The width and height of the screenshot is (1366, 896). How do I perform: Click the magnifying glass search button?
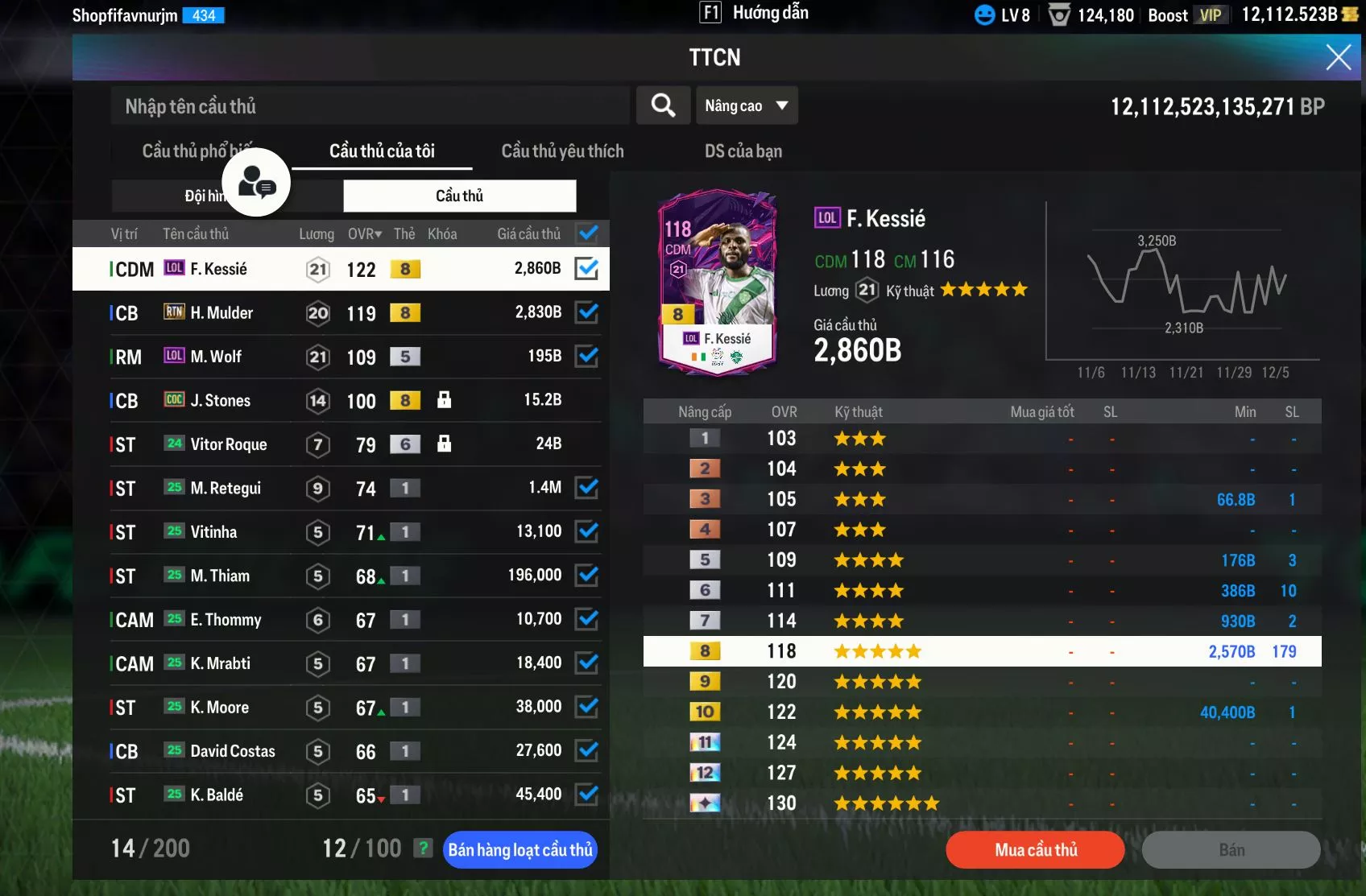coord(663,105)
